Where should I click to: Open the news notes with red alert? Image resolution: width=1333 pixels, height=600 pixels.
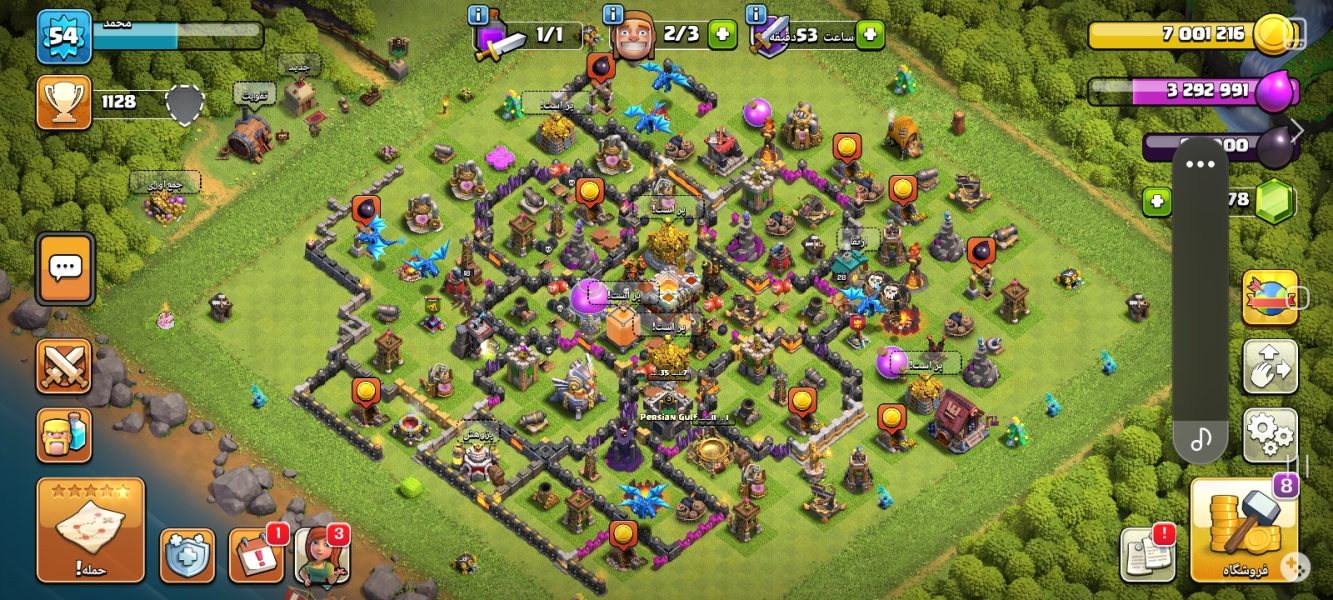[x=1146, y=555]
